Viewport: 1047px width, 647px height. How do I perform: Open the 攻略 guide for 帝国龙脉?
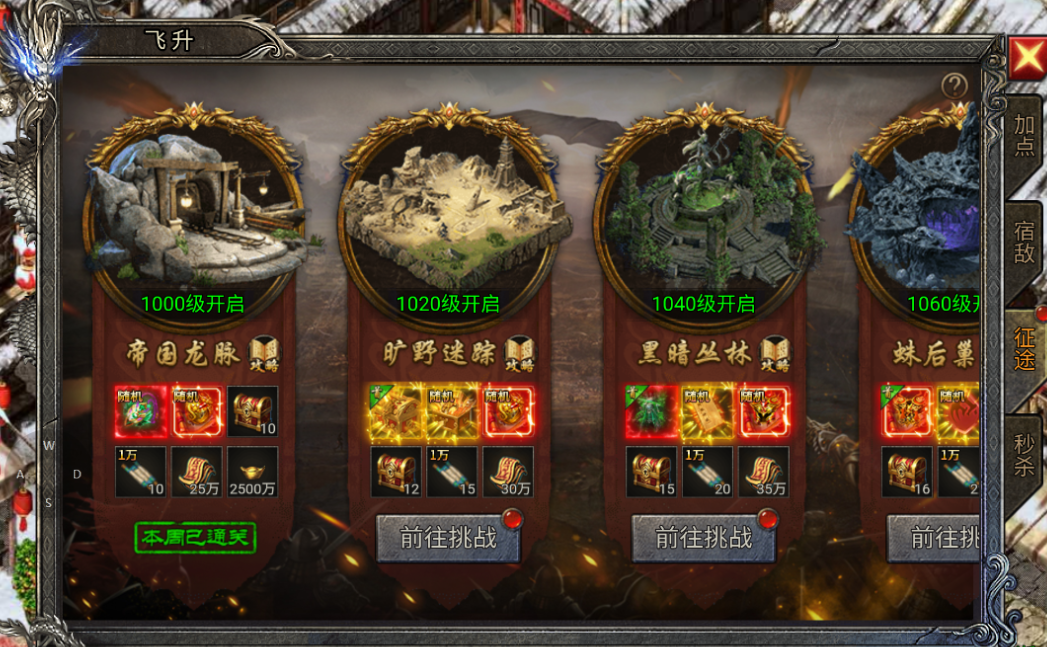click(x=265, y=353)
